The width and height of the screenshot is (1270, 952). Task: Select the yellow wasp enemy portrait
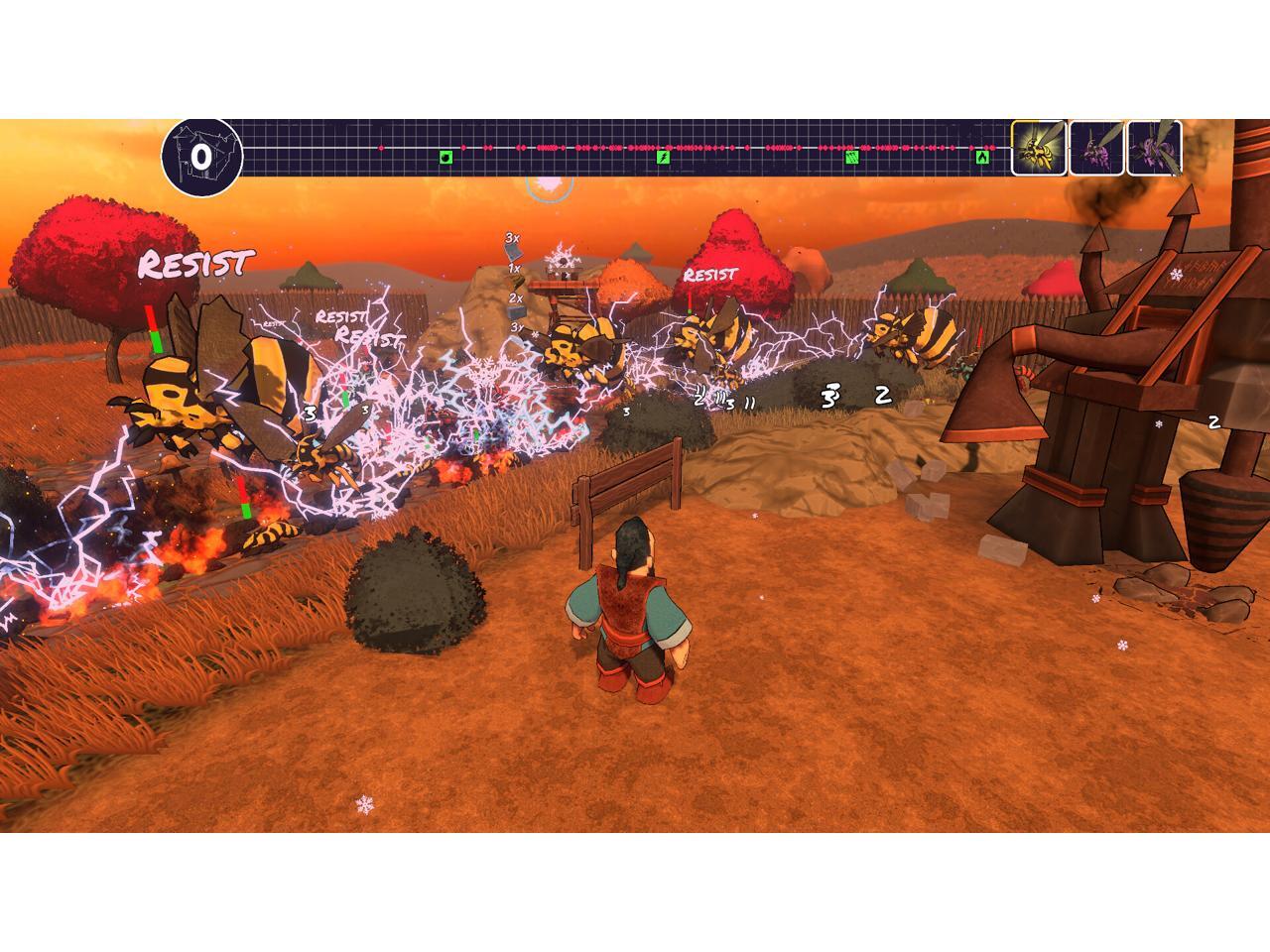[x=1039, y=149]
